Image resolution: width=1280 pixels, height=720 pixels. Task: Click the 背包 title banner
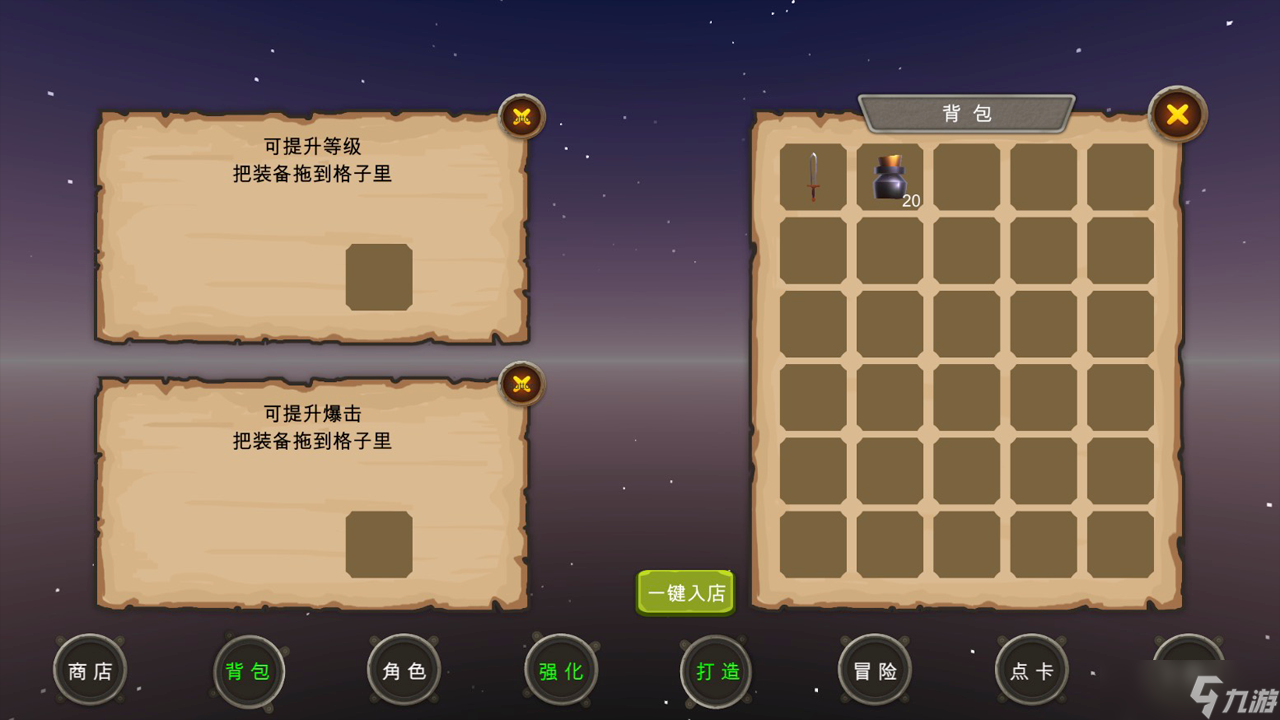(x=965, y=113)
